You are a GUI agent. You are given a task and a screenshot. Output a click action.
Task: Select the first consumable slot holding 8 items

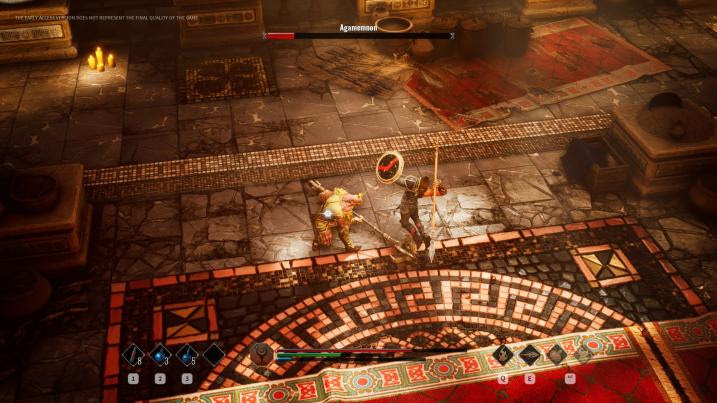click(x=133, y=355)
